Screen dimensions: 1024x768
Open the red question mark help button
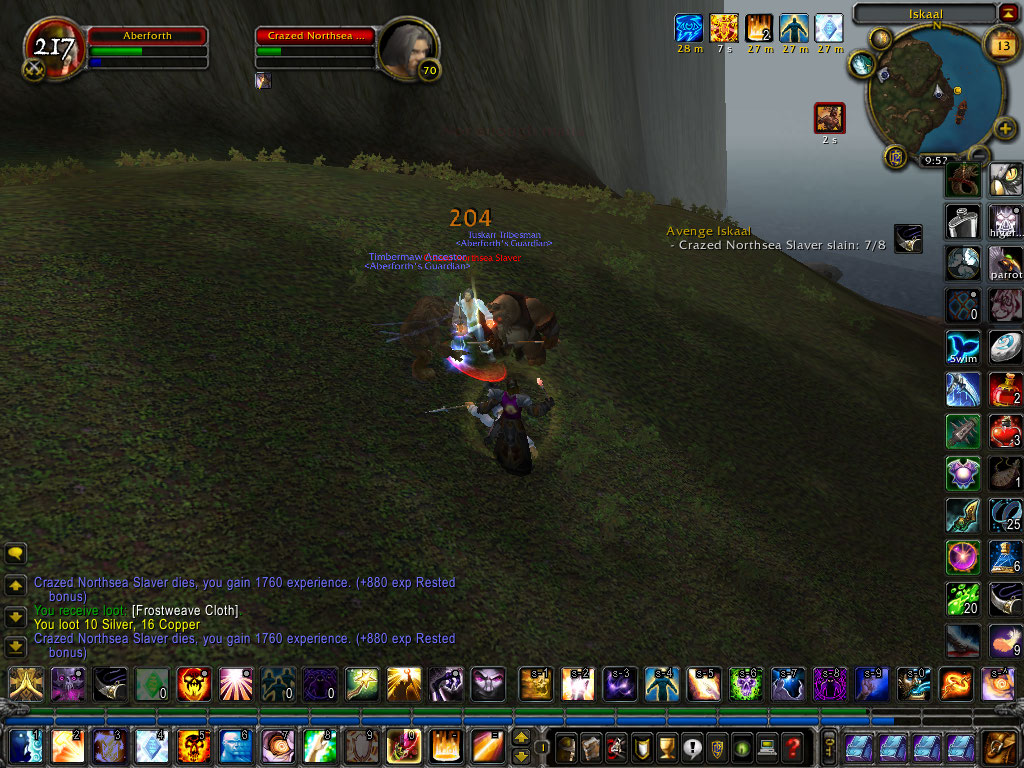792,746
